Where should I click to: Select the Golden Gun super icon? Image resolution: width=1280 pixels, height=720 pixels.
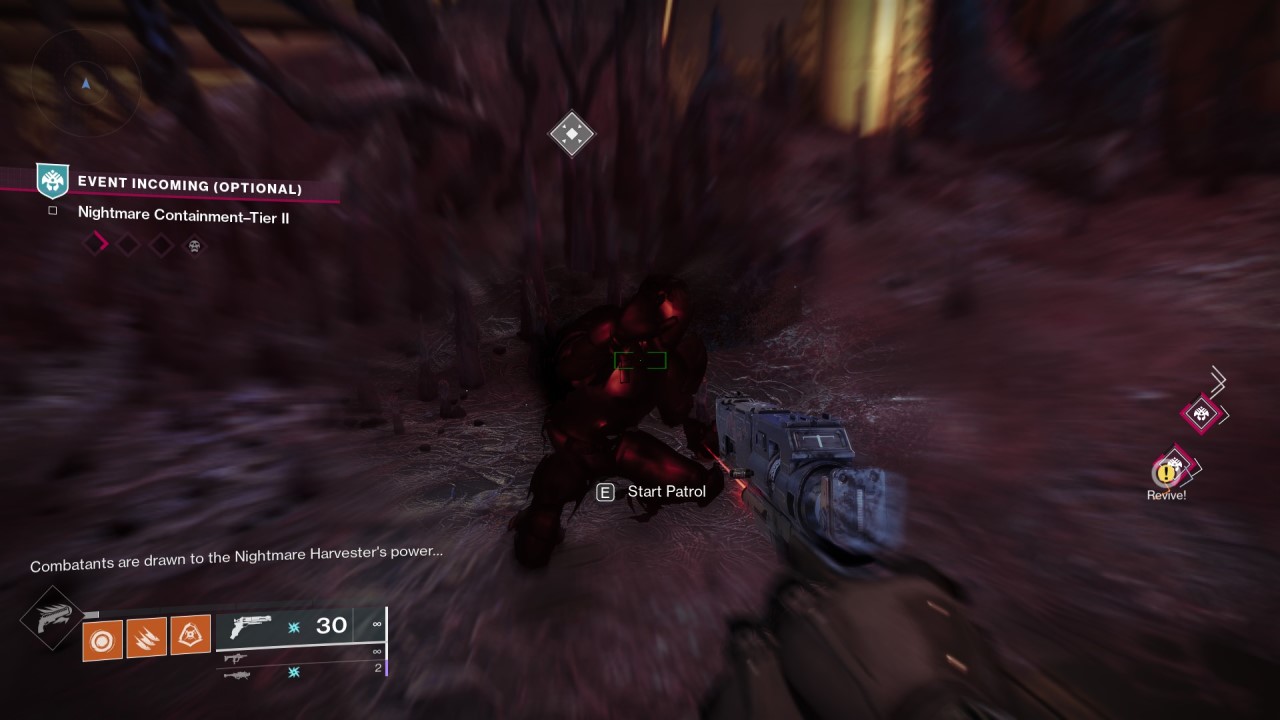[52, 620]
